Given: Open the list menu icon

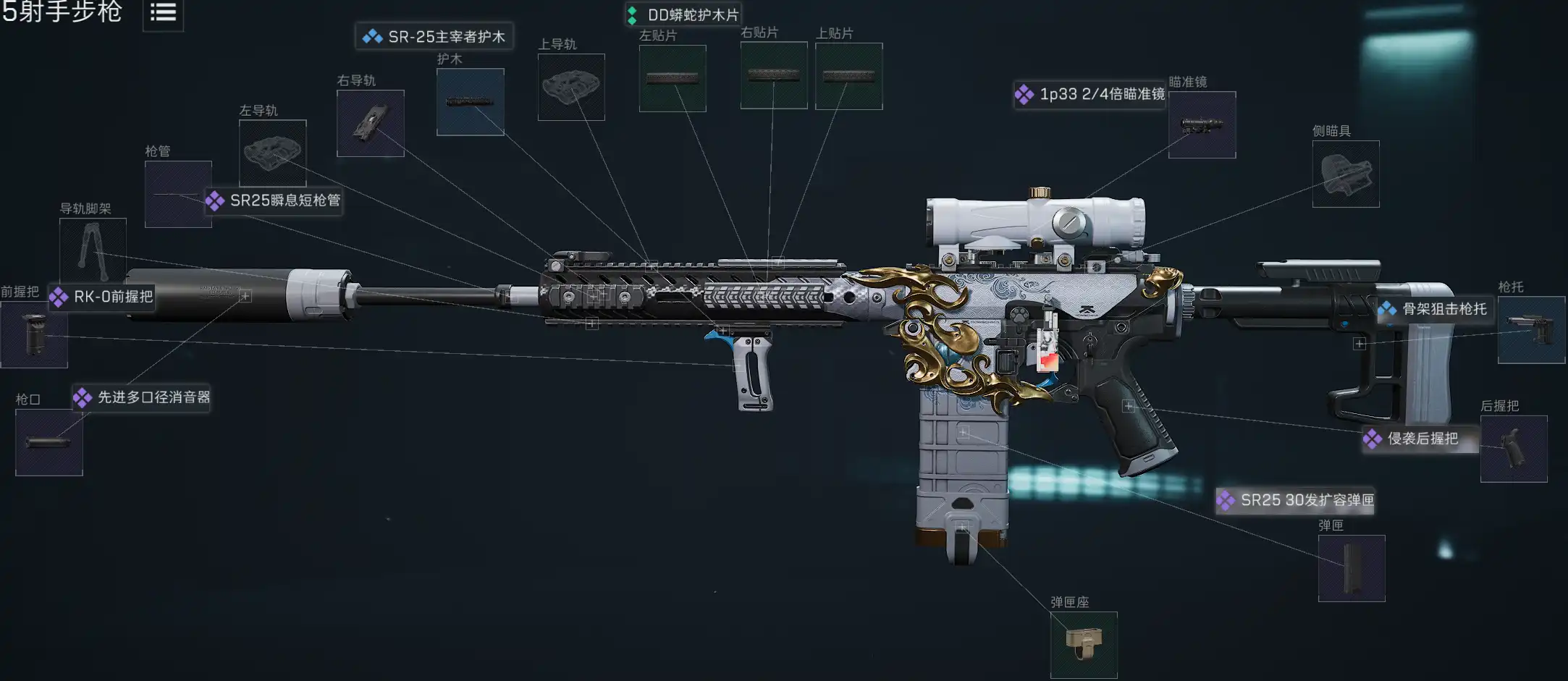Looking at the screenshot, I should click(x=163, y=13).
